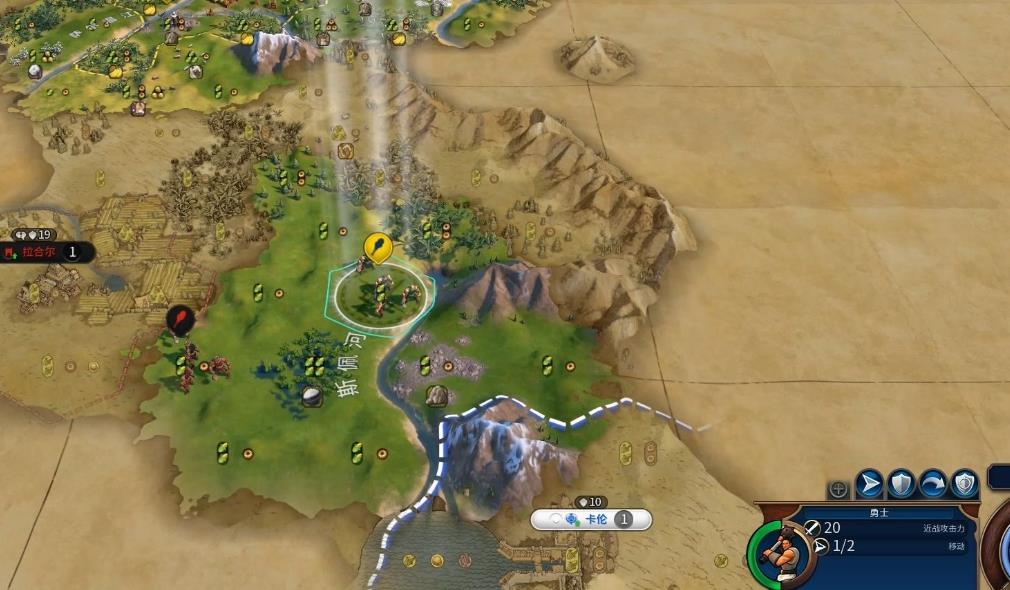Click the move-to unit action arrow button
Viewport: 1010px width, 590px height.
pyautogui.click(x=870, y=484)
